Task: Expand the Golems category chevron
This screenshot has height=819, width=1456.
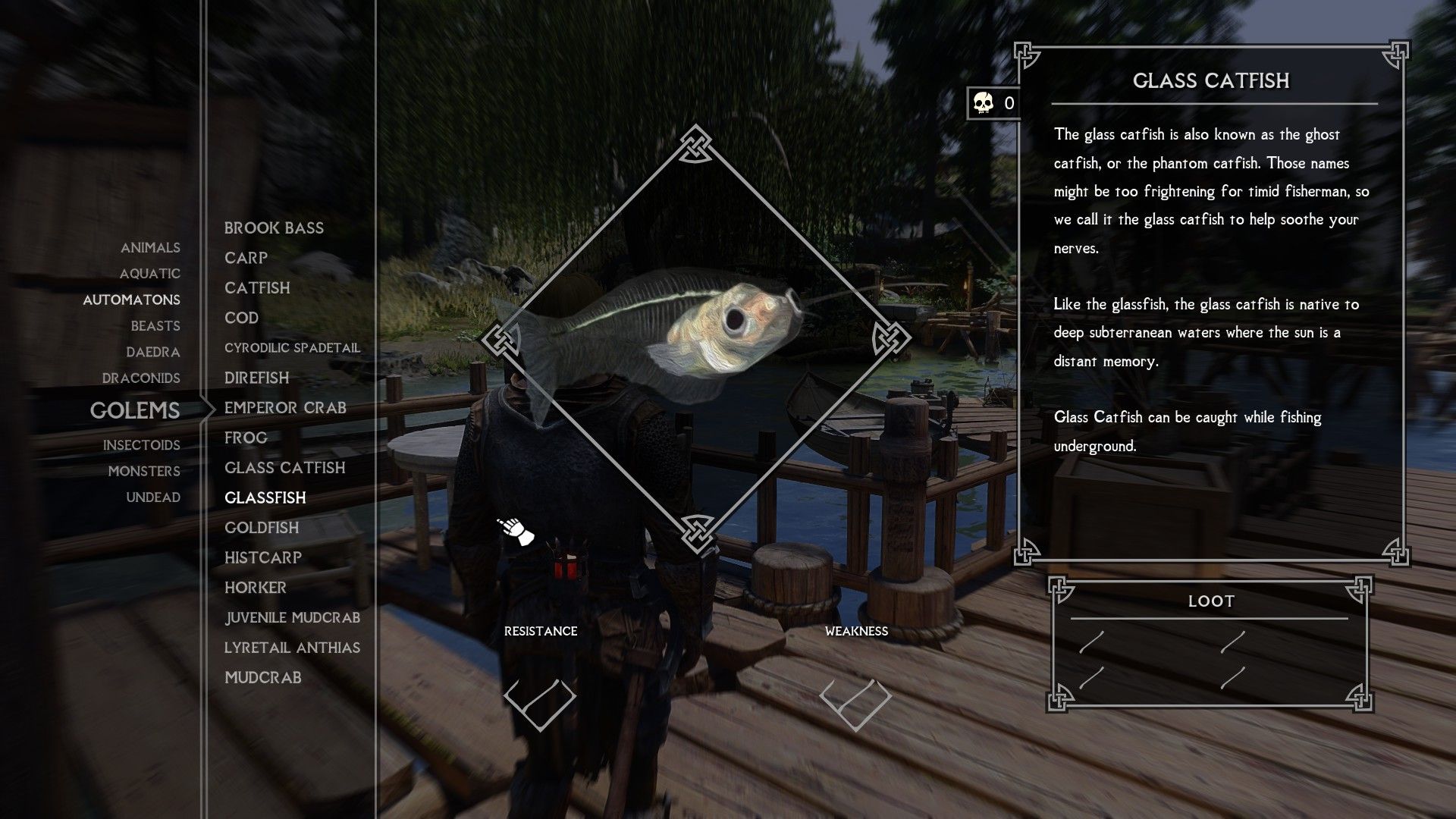Action: [211, 409]
